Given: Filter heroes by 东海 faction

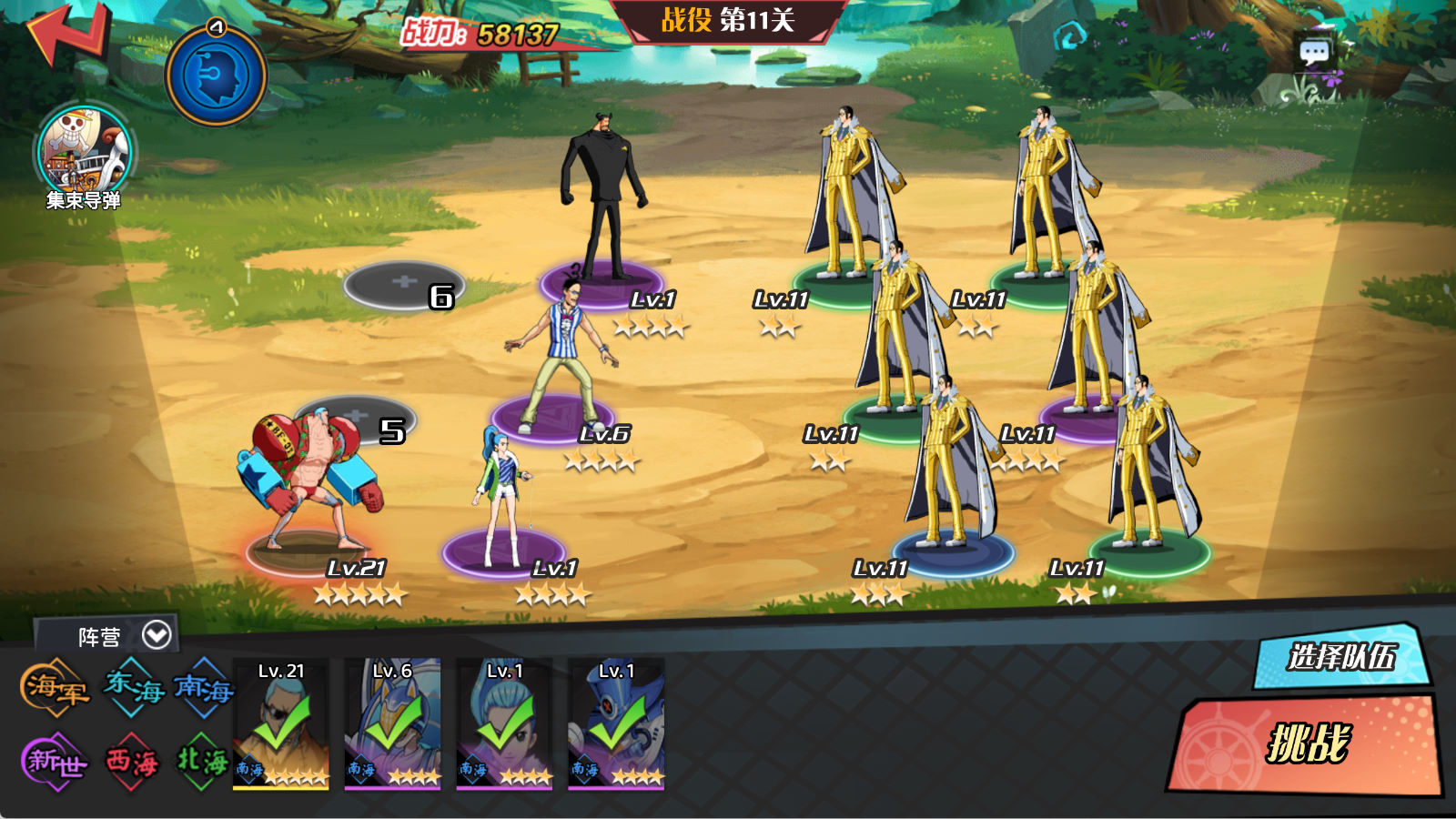Looking at the screenshot, I should 133,687.
